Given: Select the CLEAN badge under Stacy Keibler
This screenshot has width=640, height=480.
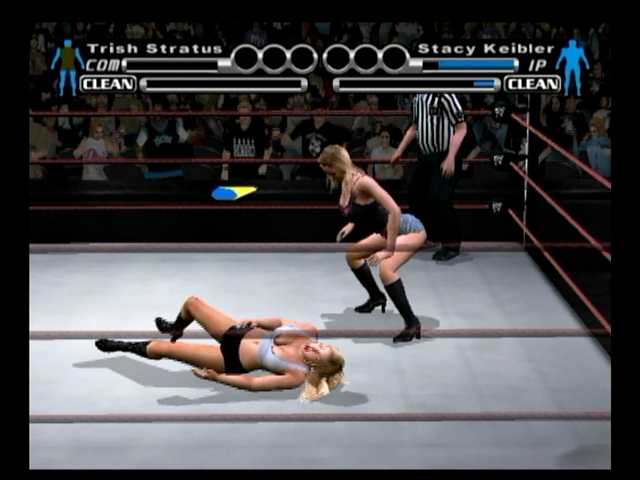Looking at the screenshot, I should point(532,84).
